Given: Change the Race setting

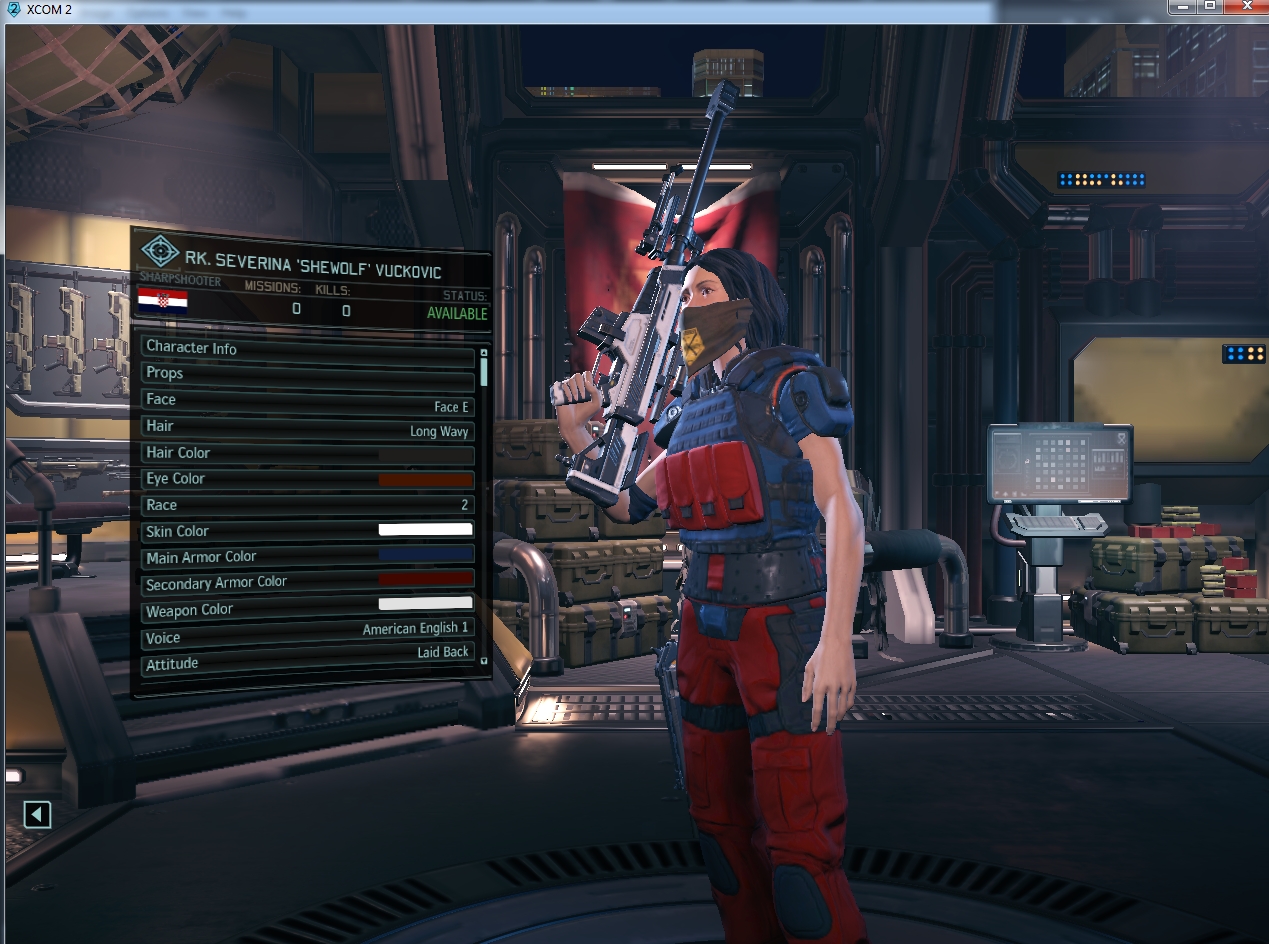Looking at the screenshot, I should click(x=307, y=505).
